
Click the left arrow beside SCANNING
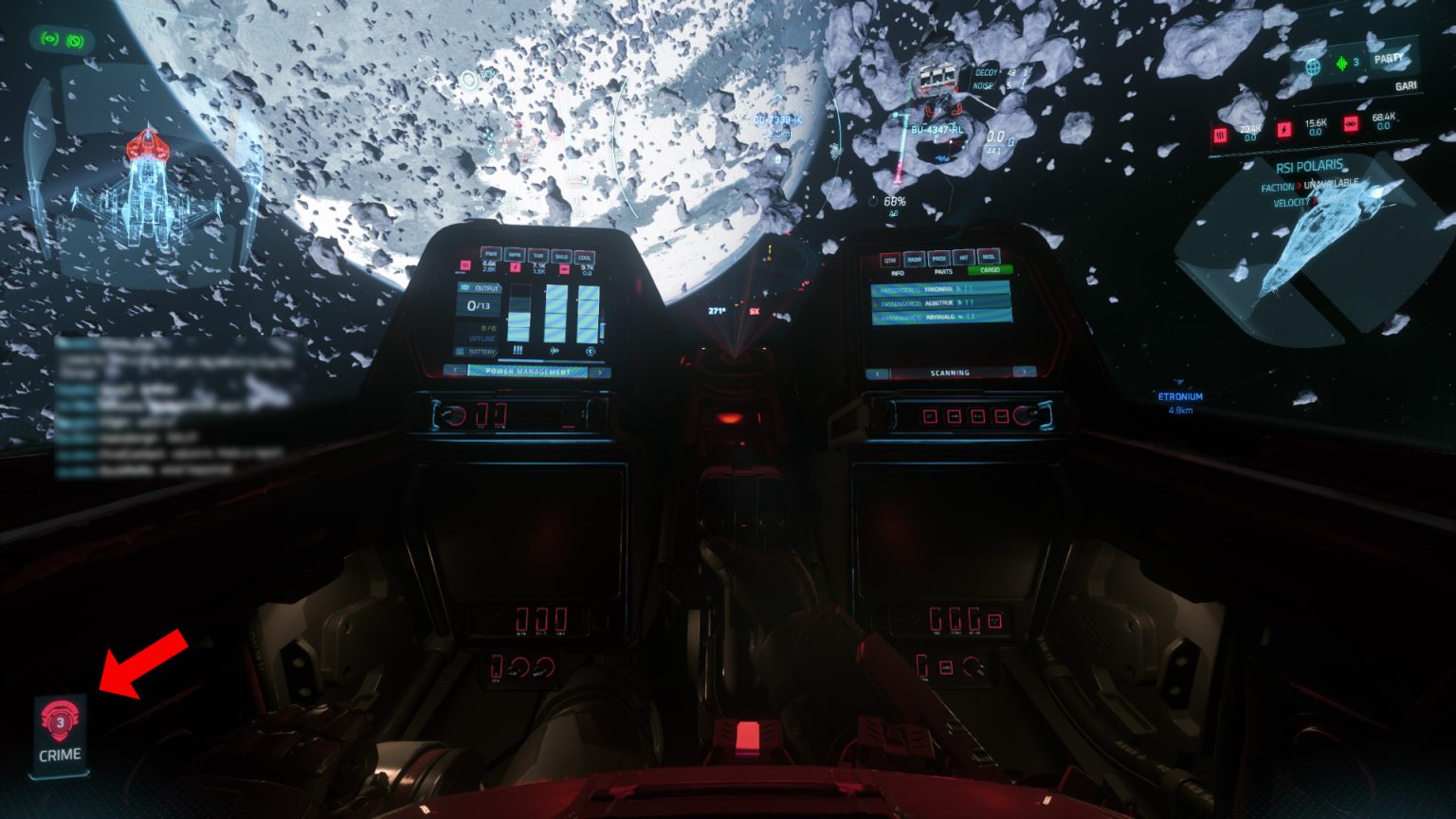(x=878, y=373)
